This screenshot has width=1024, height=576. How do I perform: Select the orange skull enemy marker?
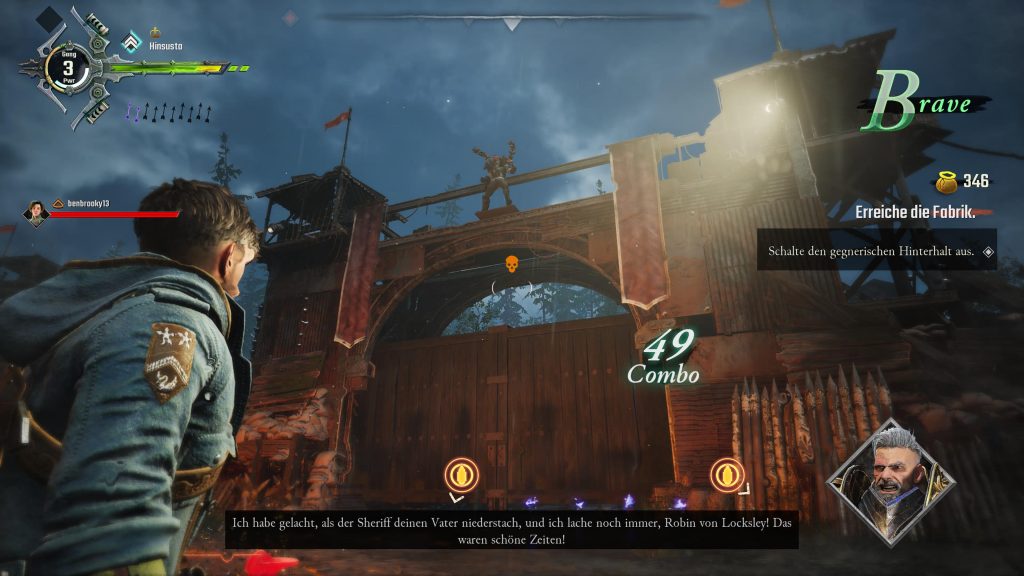[511, 265]
